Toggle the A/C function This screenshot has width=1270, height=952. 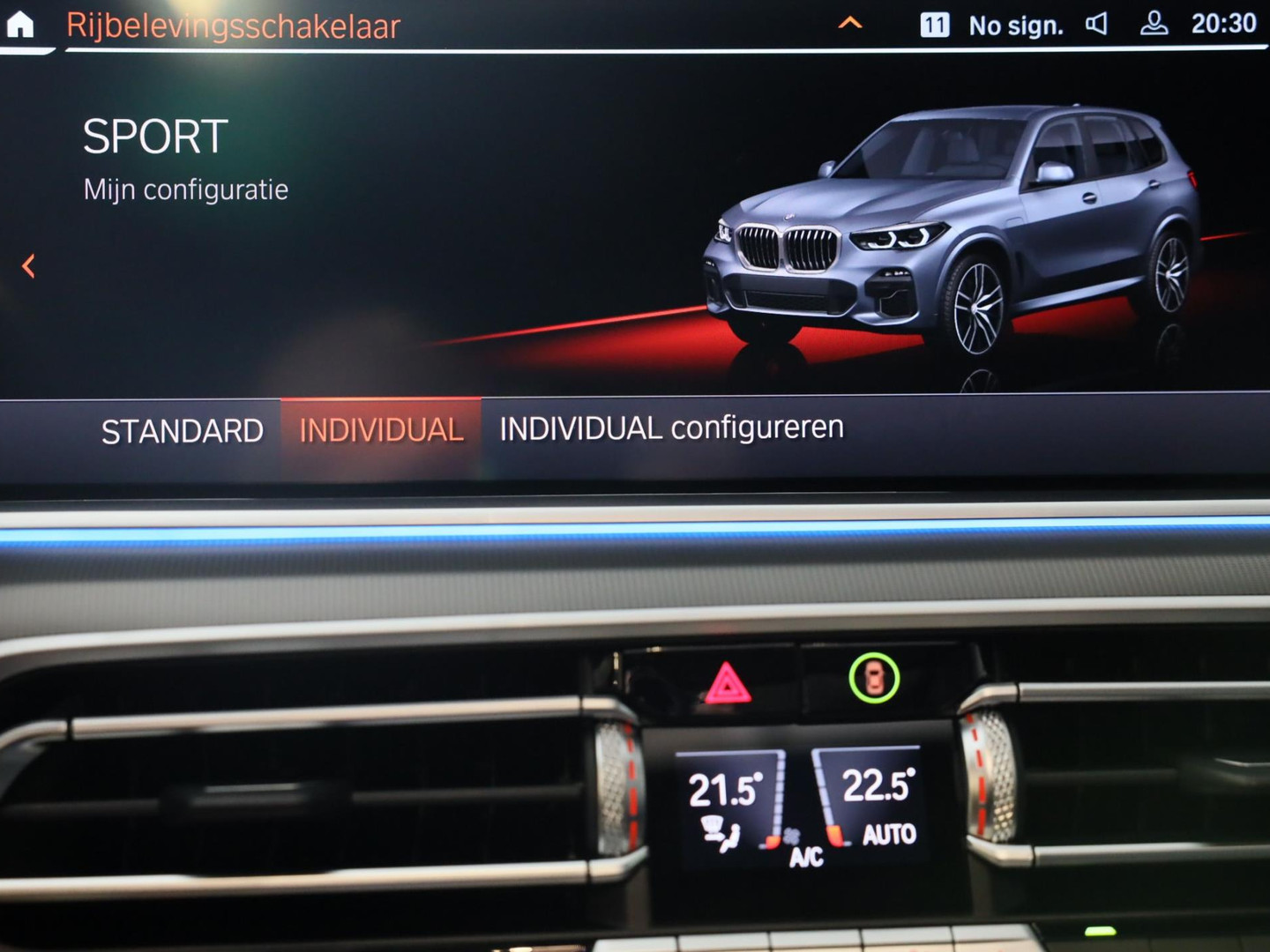point(804,856)
